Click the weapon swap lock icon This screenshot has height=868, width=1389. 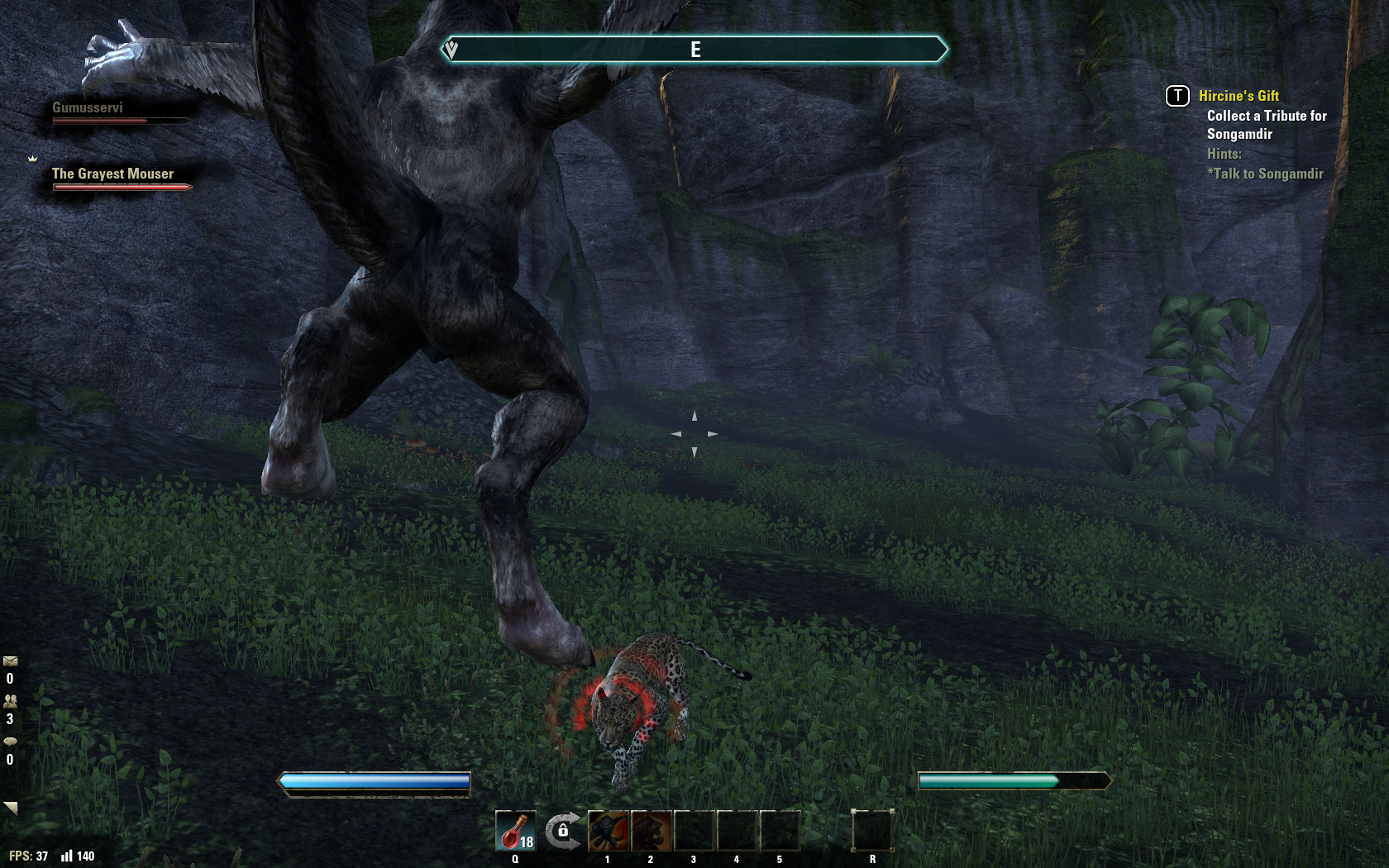pos(562,830)
